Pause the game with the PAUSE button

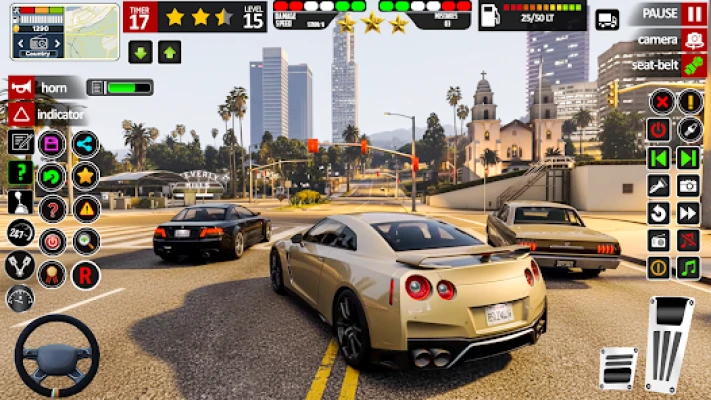693,14
